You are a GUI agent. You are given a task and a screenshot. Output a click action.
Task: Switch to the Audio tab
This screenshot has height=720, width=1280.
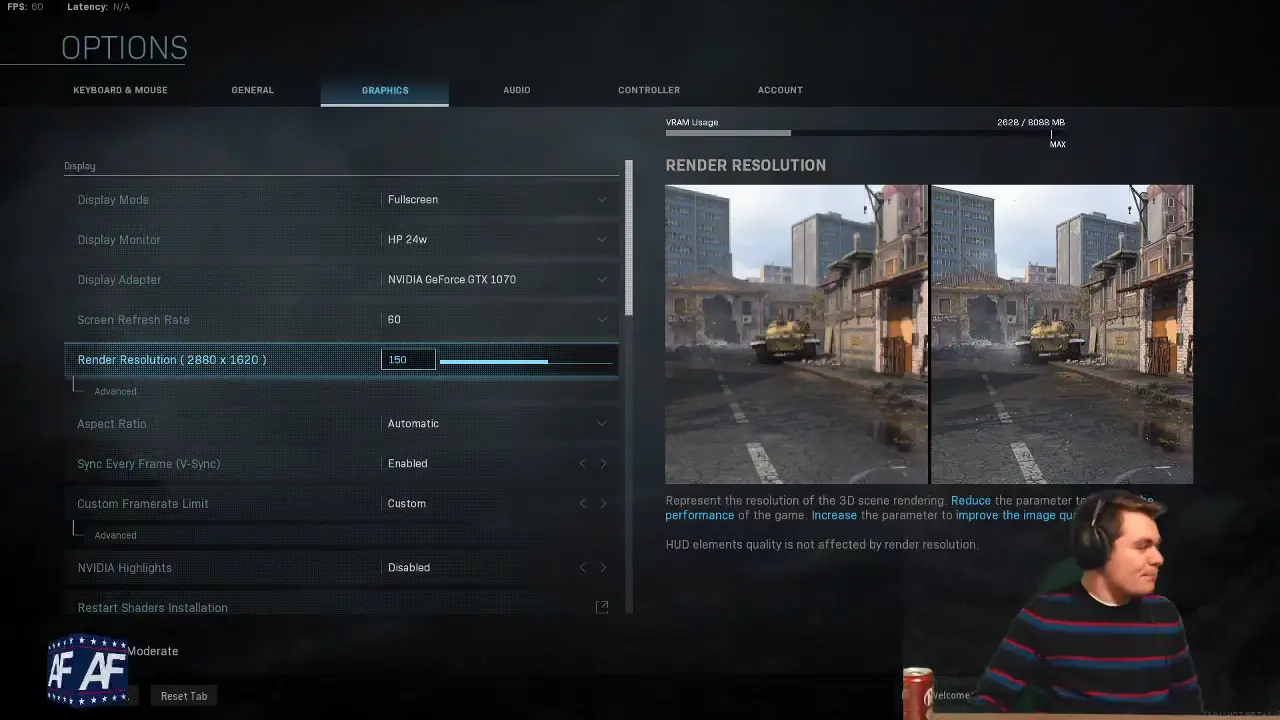pos(516,90)
